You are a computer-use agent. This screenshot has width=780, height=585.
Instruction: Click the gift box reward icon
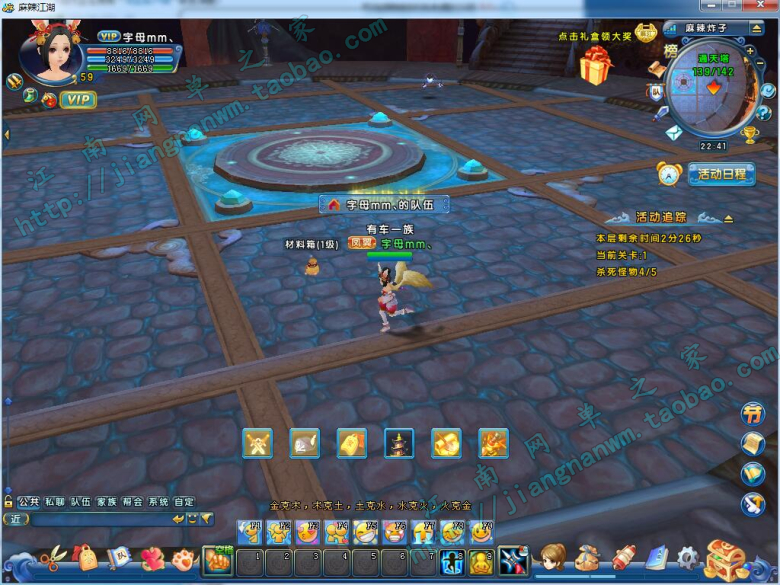[x=598, y=68]
